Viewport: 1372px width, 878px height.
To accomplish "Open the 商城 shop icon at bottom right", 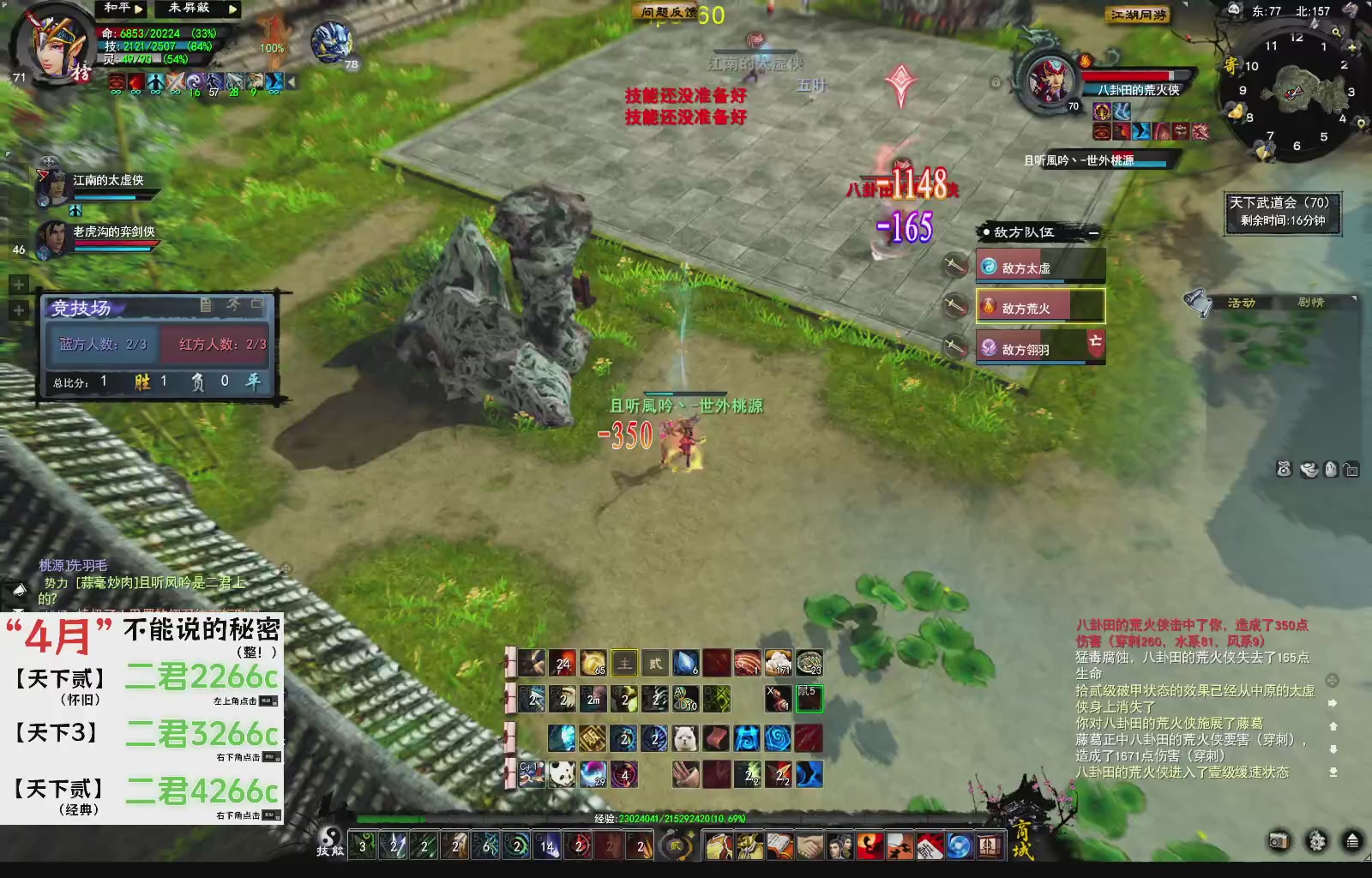I will tap(990, 845).
